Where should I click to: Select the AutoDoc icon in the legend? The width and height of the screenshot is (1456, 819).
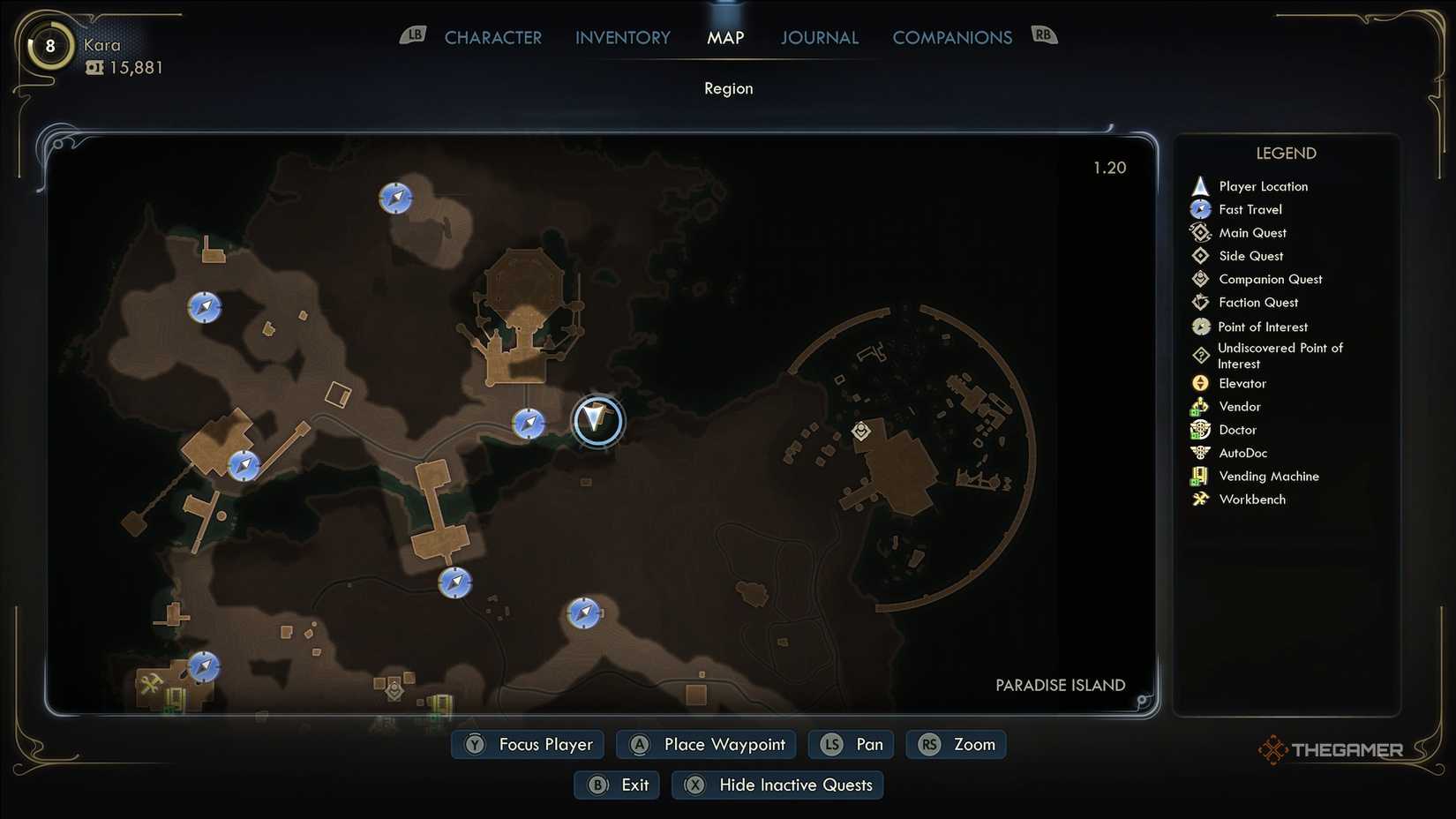[1200, 453]
